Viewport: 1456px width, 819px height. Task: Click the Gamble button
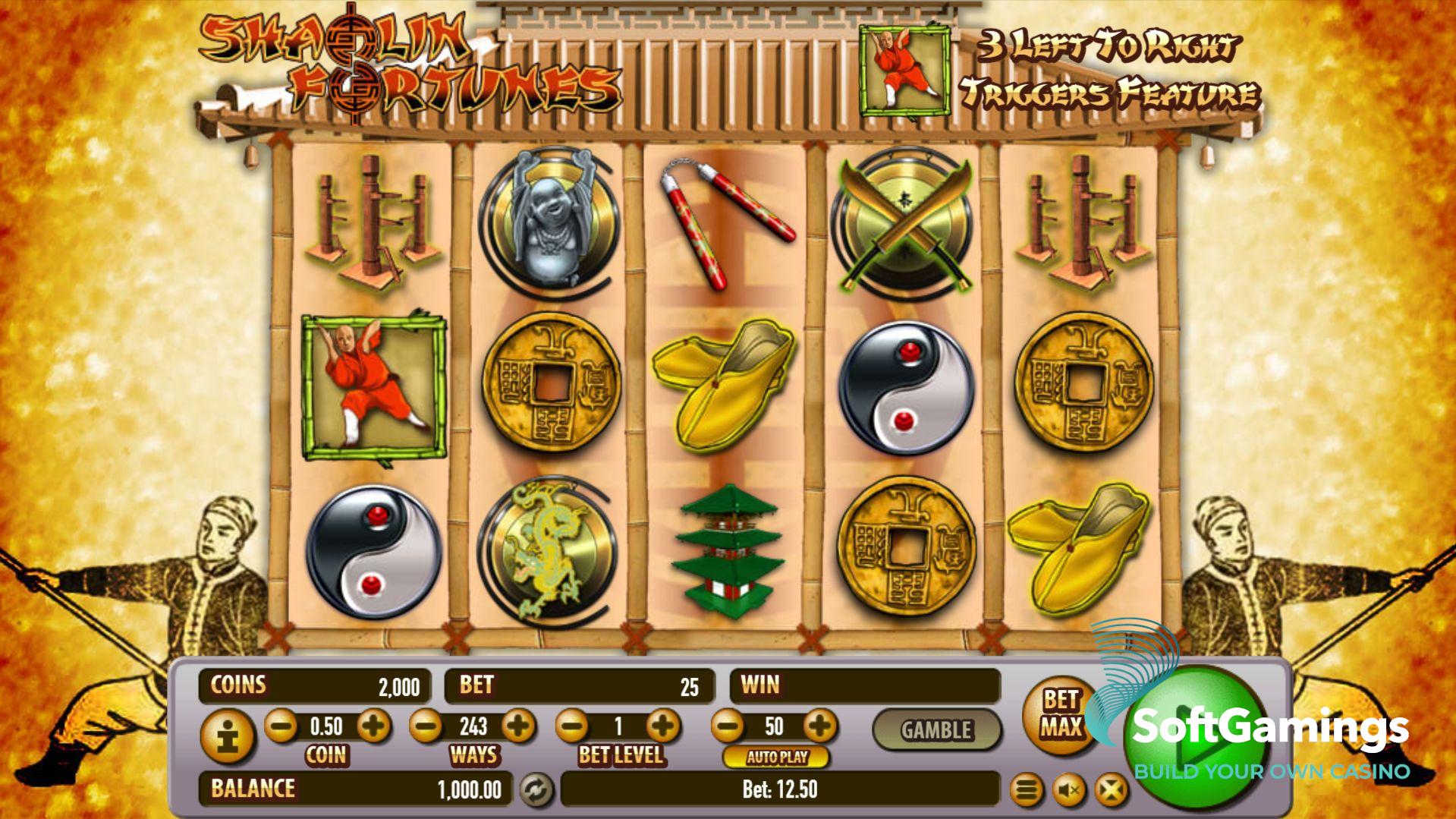936,730
